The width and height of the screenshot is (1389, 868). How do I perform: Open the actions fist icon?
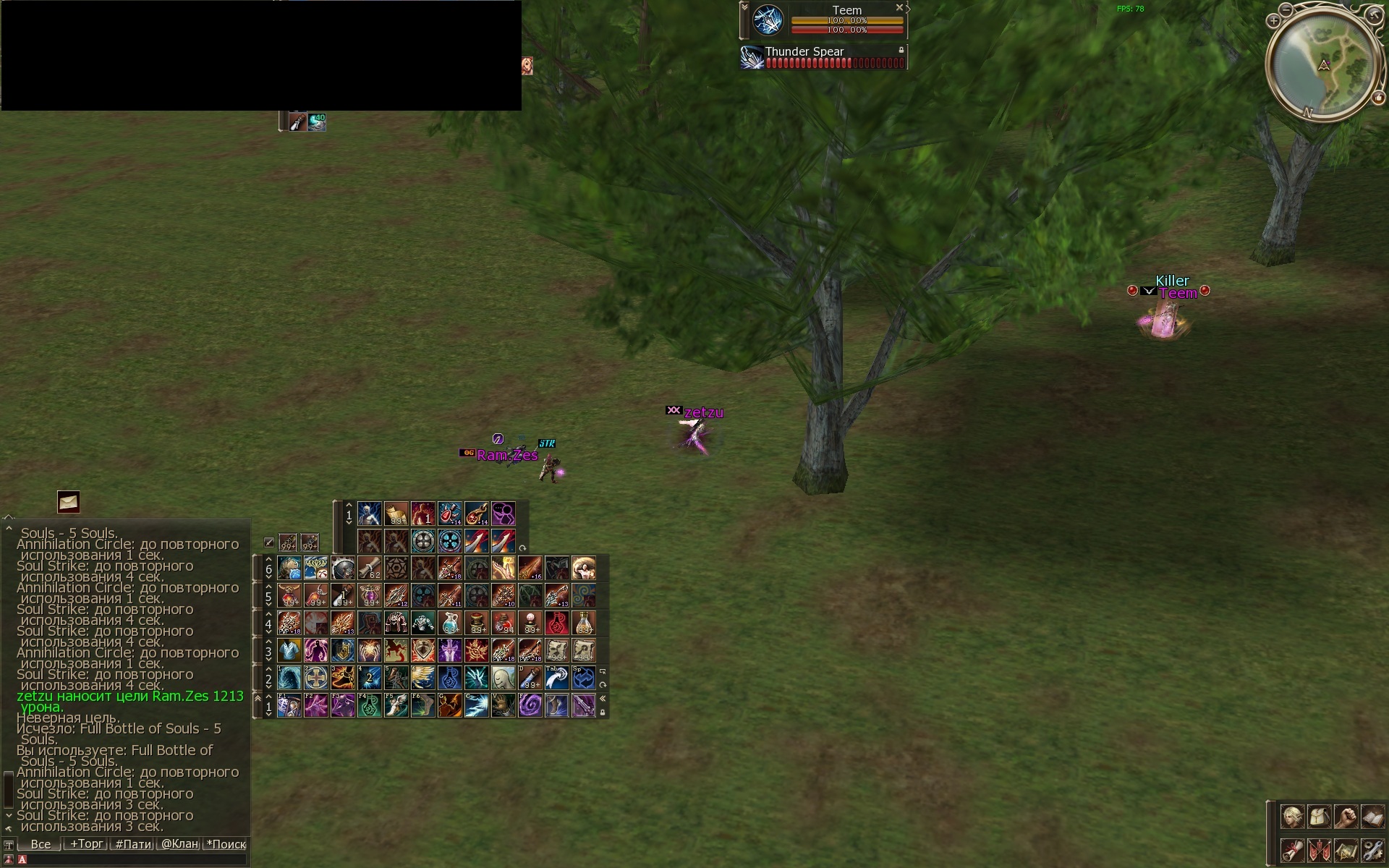tap(1346, 817)
